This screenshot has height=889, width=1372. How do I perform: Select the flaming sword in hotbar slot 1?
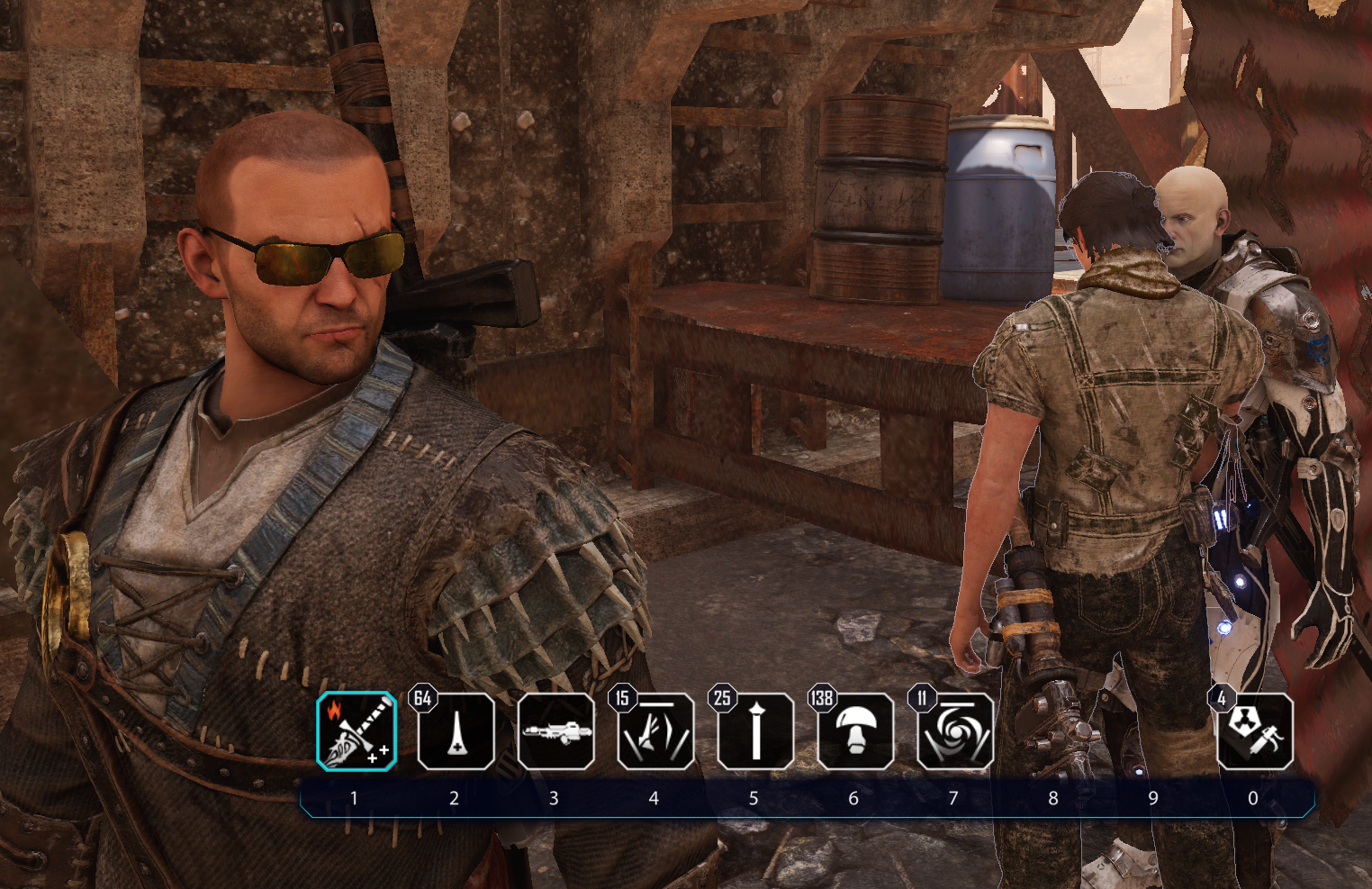click(357, 731)
